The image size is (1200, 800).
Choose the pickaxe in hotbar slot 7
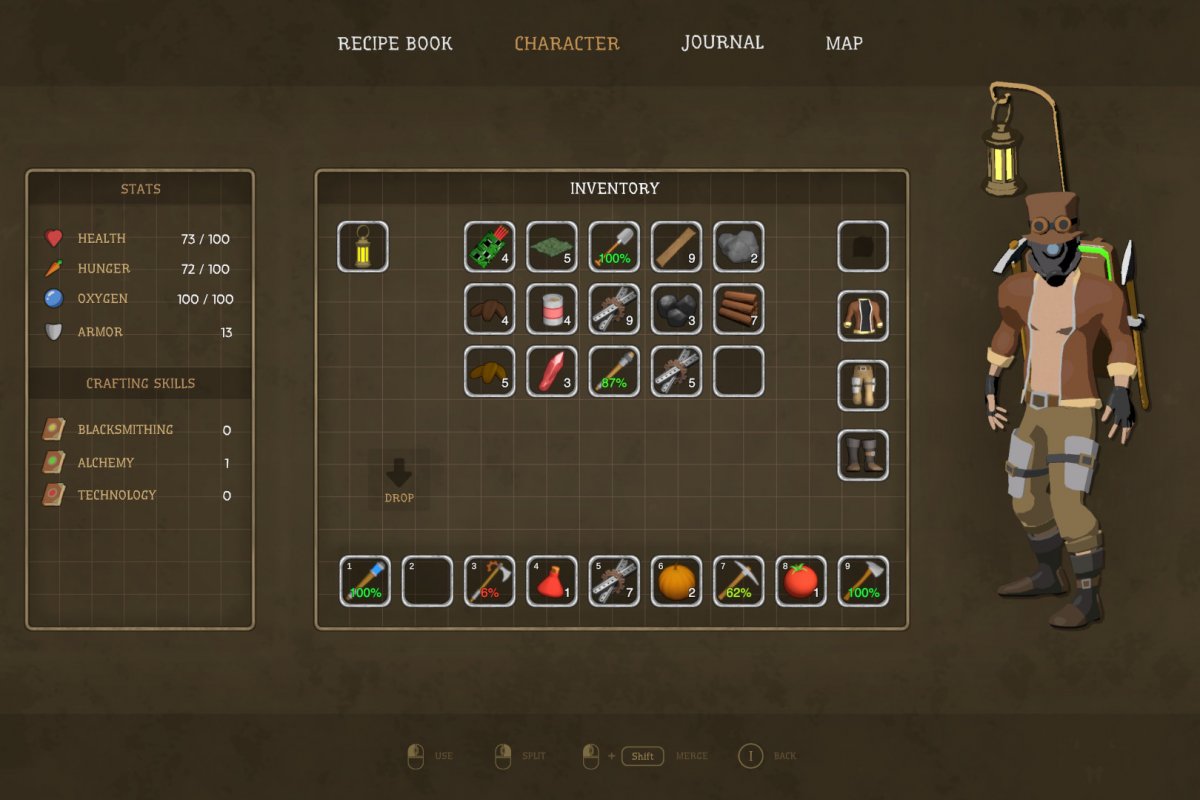(739, 581)
